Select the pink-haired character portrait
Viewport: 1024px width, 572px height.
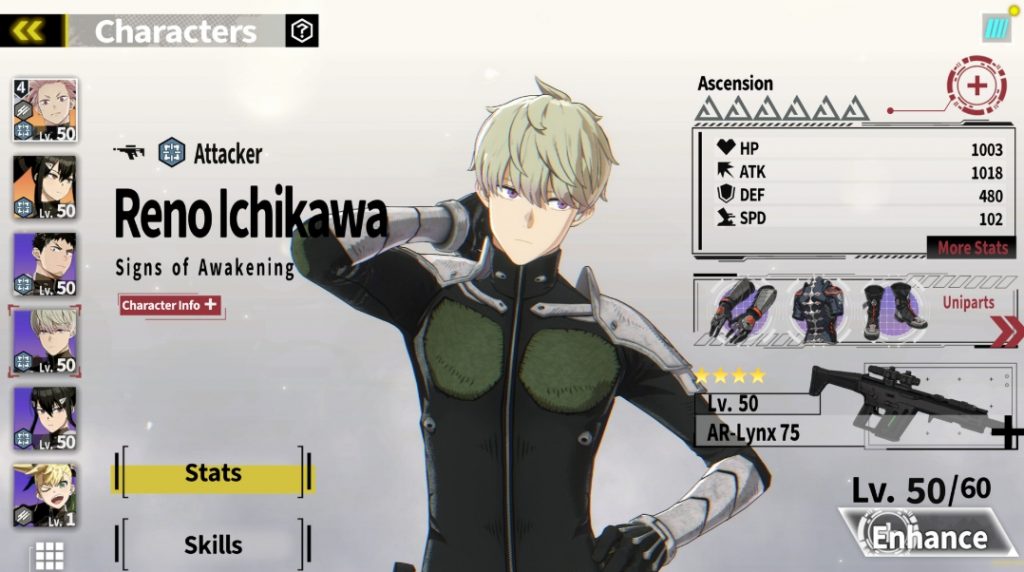(44, 110)
